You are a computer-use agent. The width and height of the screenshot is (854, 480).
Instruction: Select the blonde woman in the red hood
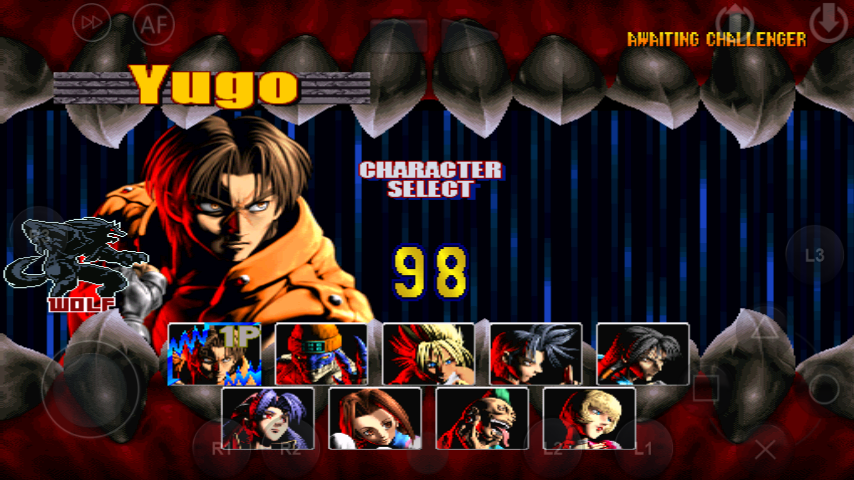589,418
